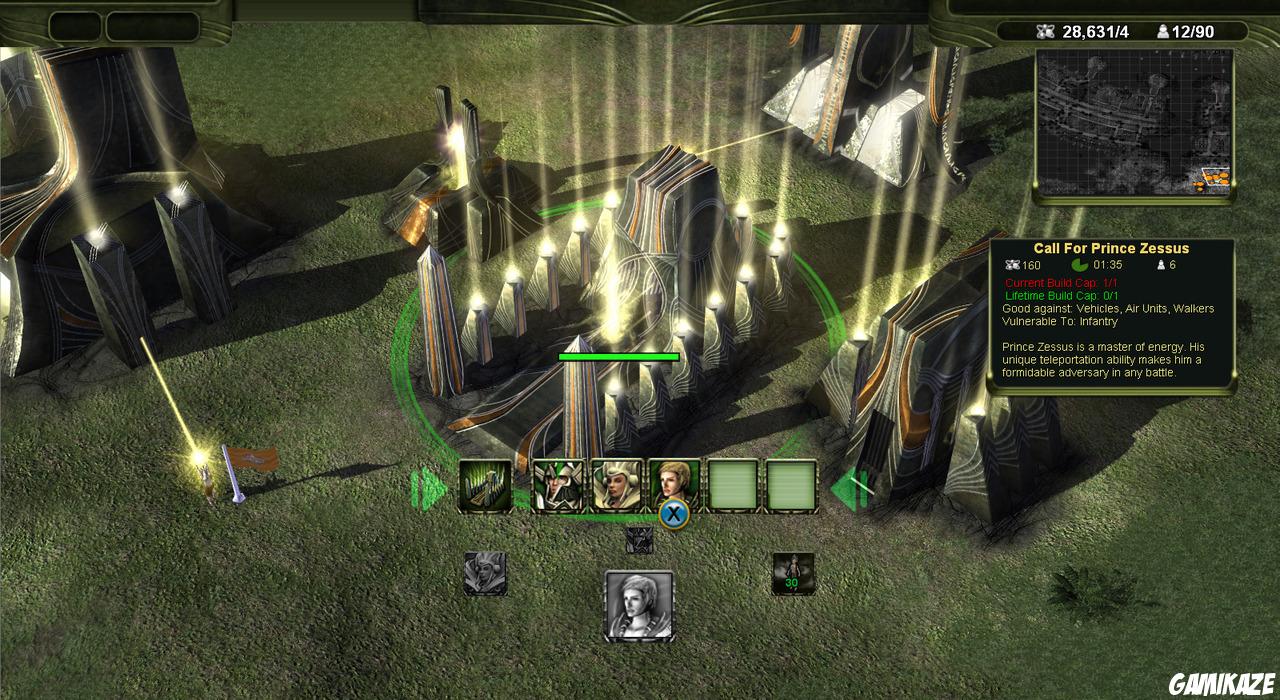Select the soldier icon marked 30
1280x700 pixels.
(793, 574)
